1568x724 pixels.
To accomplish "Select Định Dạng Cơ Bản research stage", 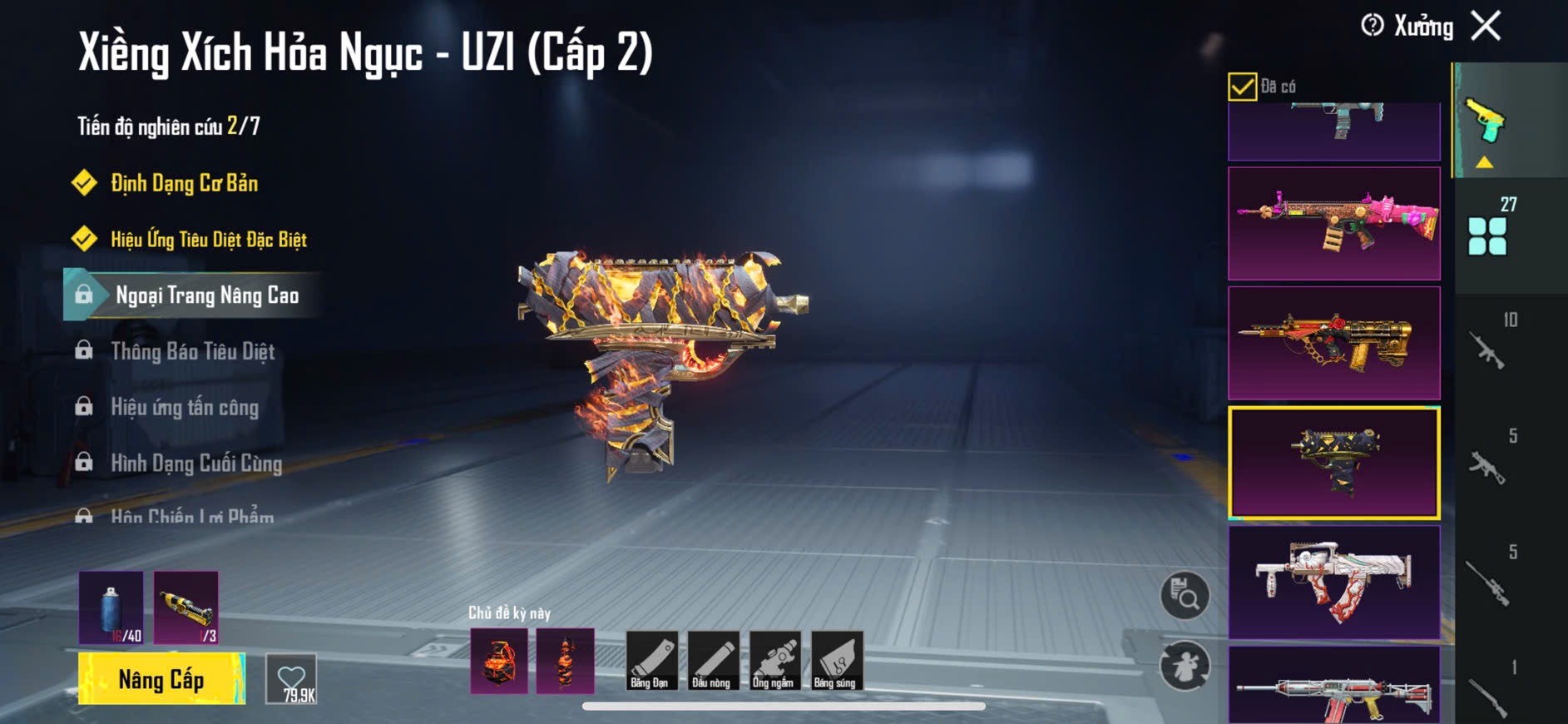I will [x=184, y=183].
